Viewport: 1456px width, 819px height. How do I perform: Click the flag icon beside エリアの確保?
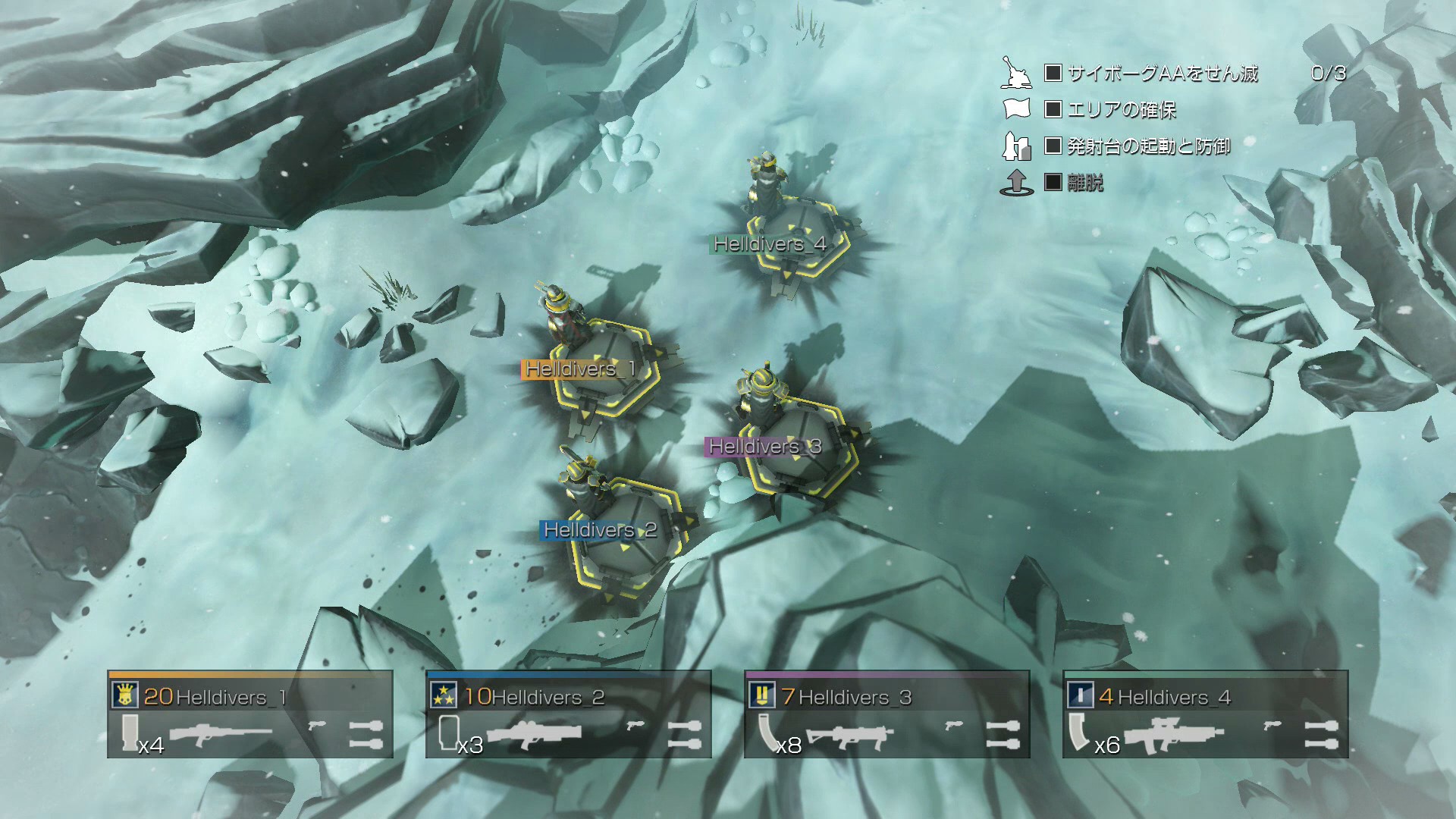pyautogui.click(x=1016, y=109)
